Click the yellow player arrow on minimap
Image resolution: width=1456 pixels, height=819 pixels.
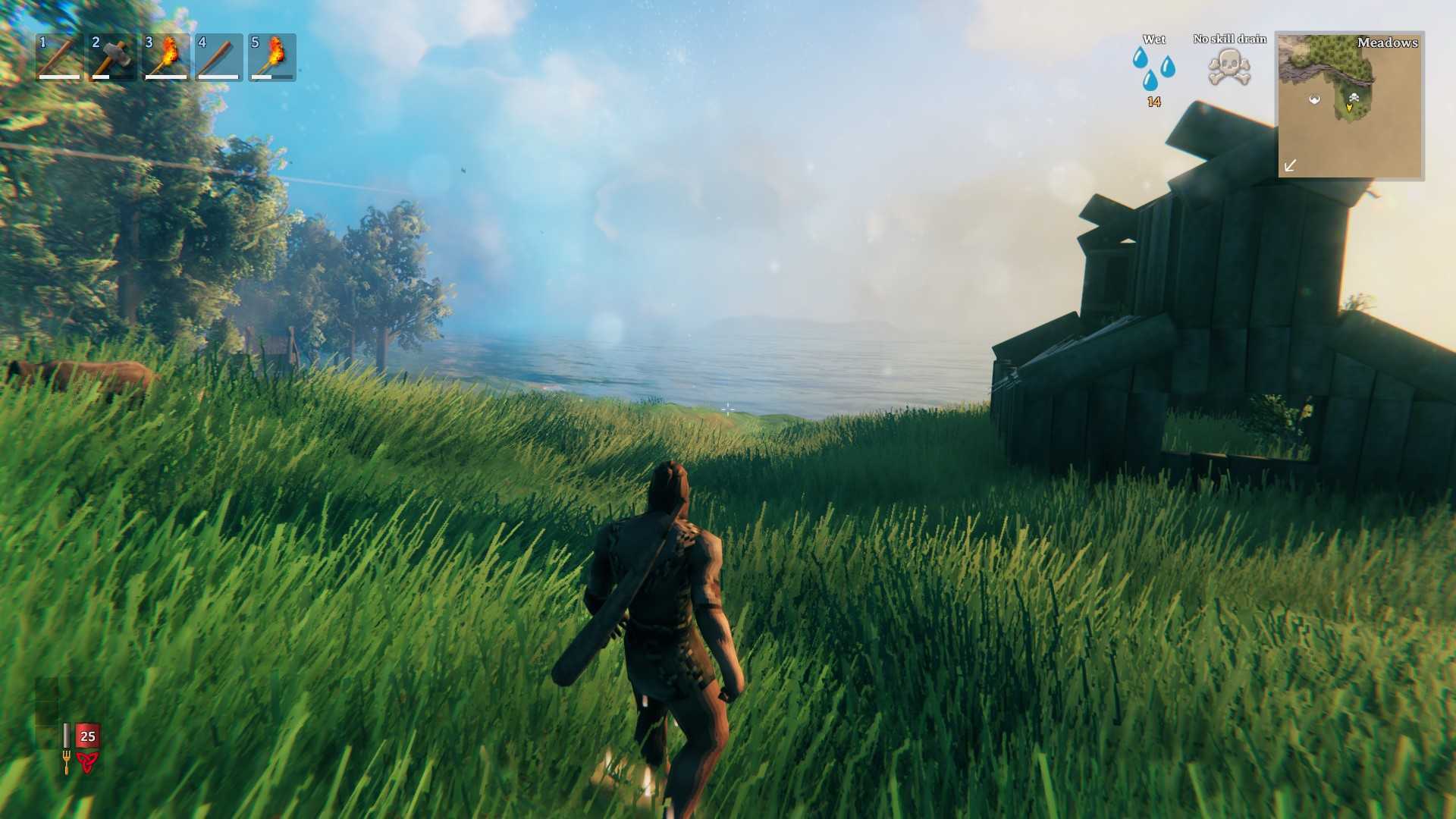[1349, 108]
